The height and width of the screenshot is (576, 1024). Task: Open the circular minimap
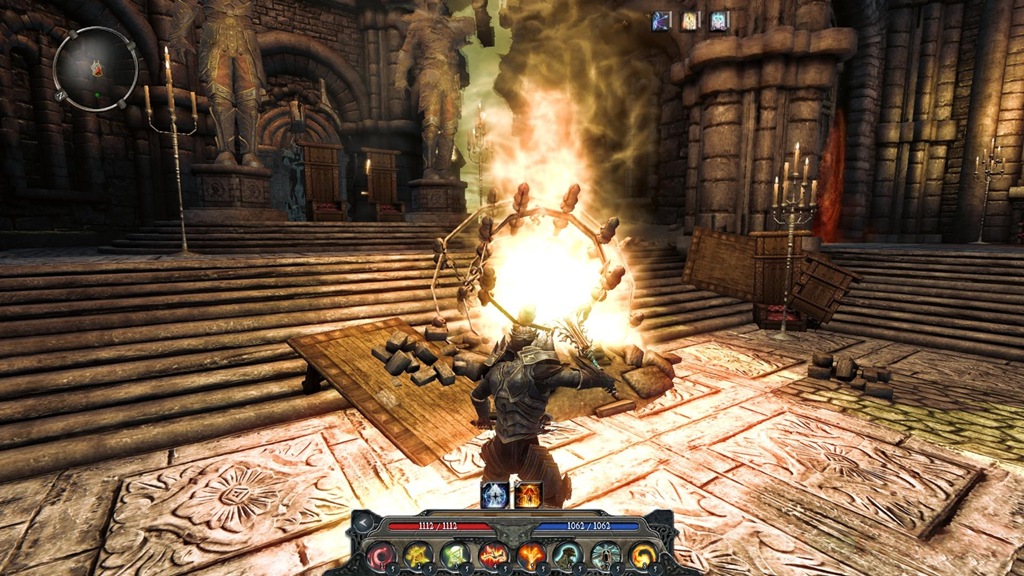[95, 68]
